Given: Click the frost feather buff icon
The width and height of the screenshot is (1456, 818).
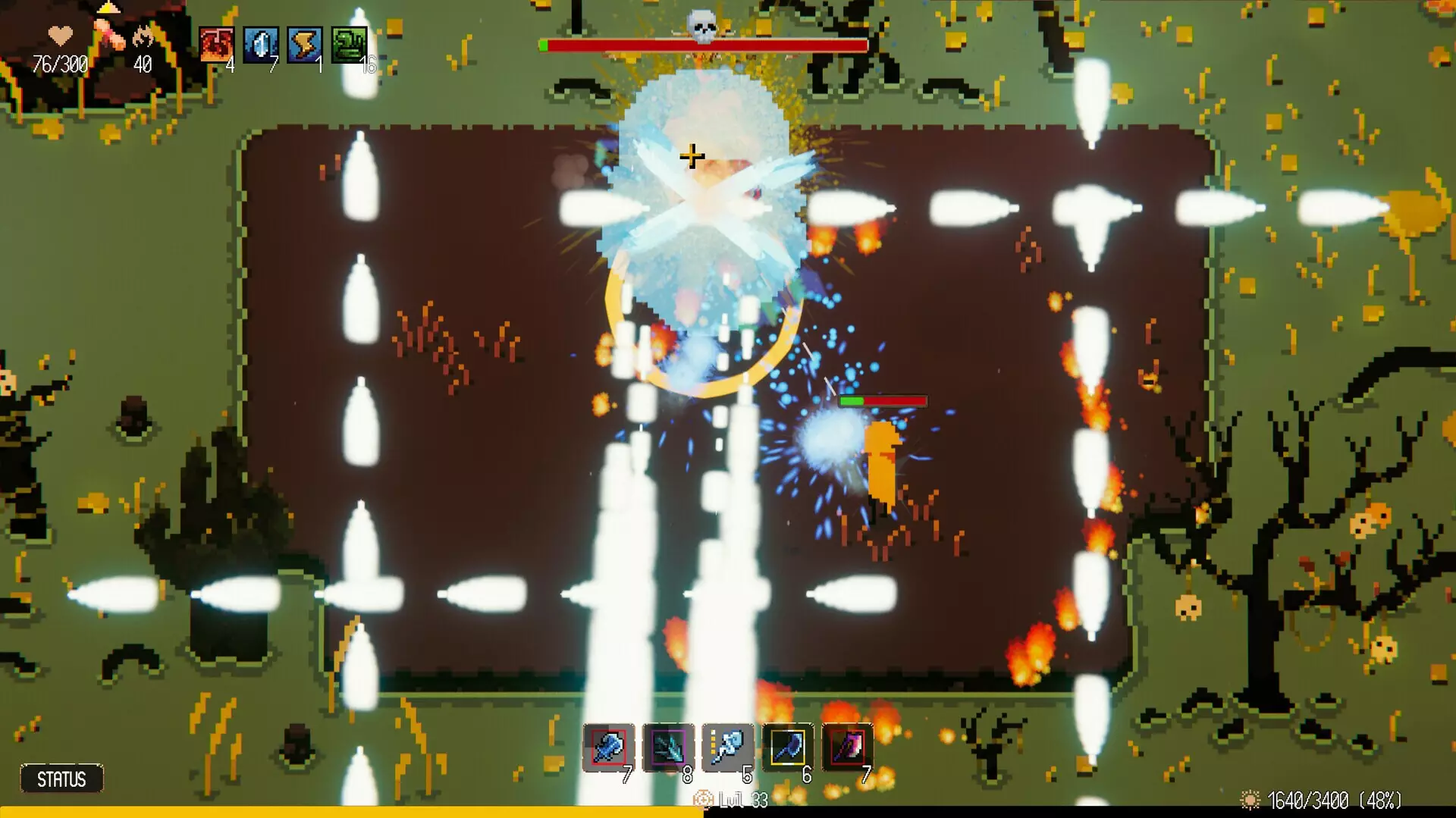Looking at the screenshot, I should 259,45.
